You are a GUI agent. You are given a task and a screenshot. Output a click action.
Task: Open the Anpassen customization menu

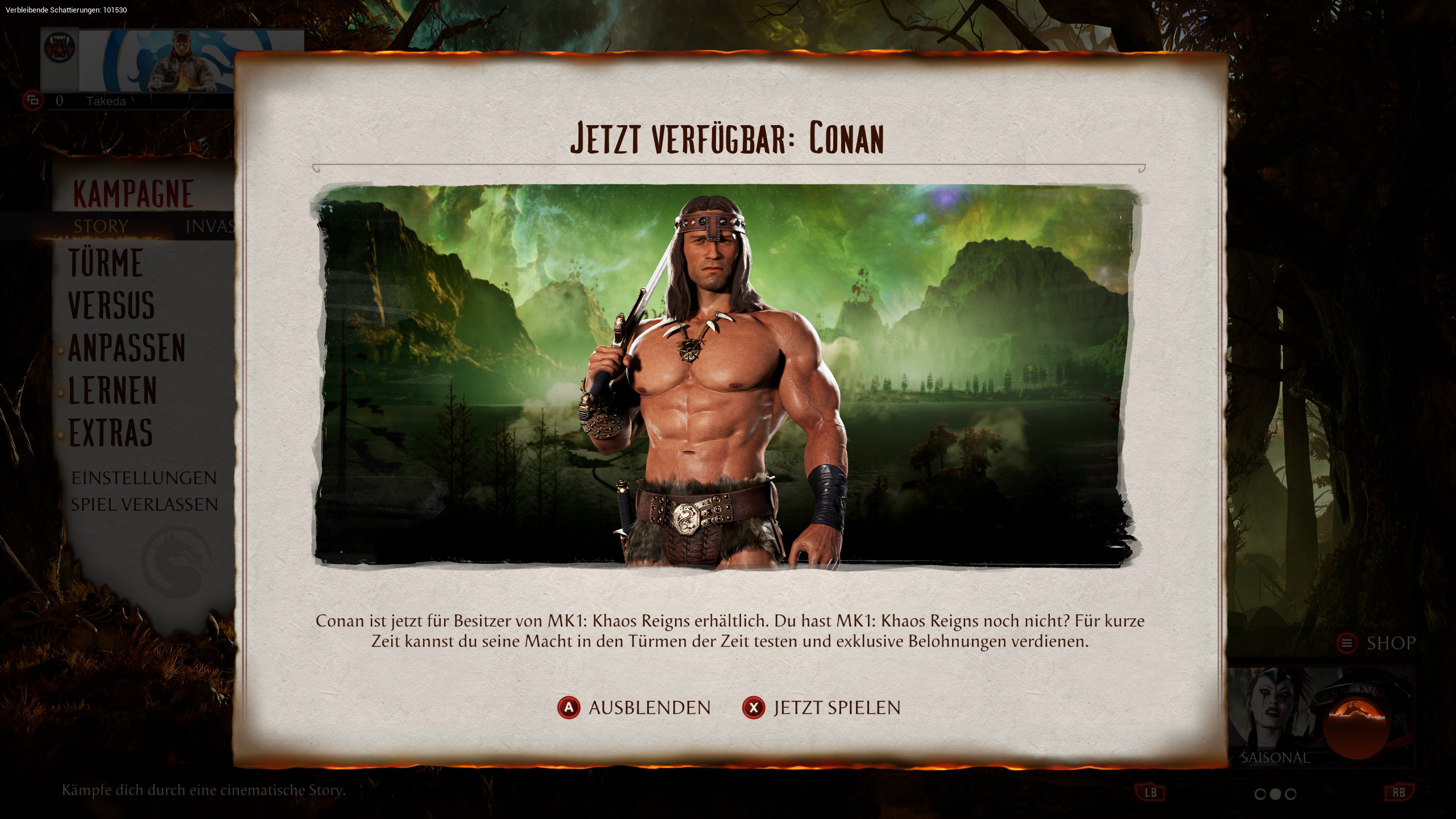[127, 348]
